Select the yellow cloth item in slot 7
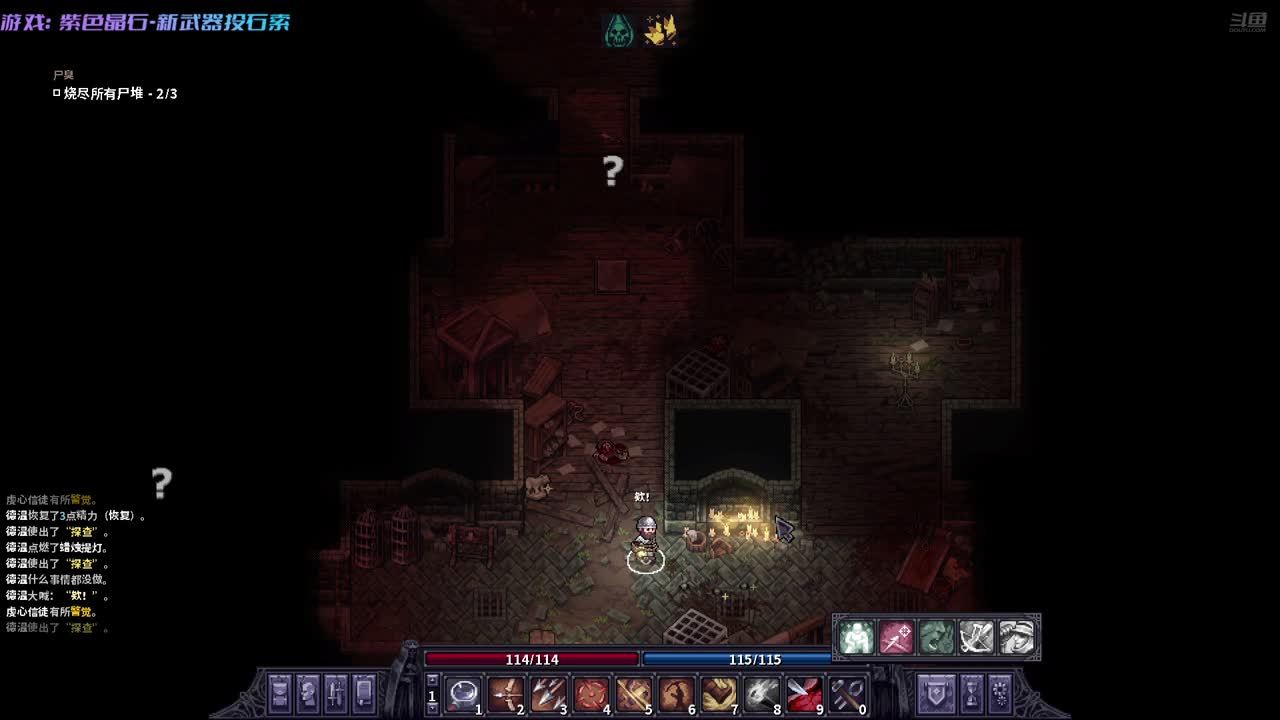 718,692
